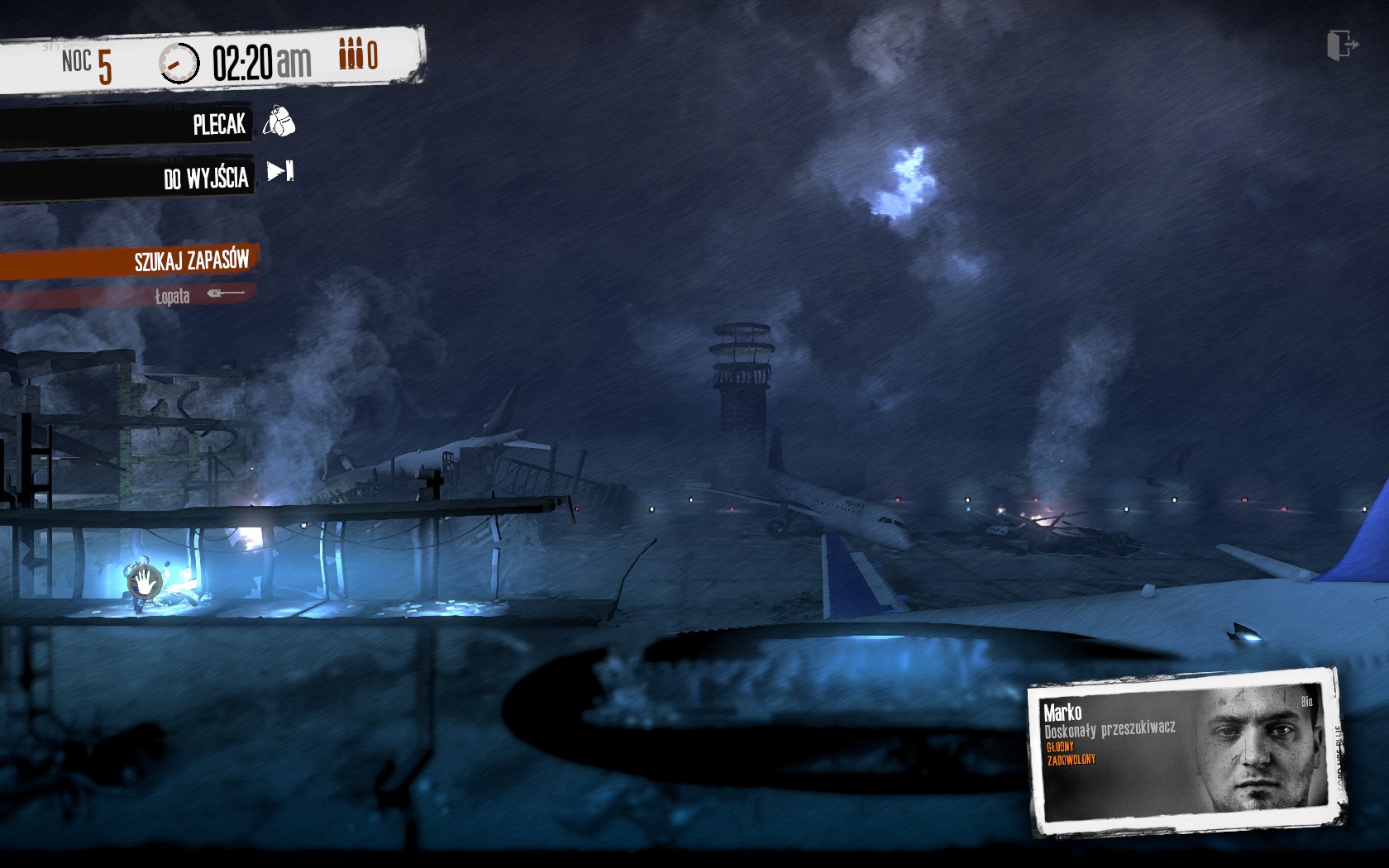Image resolution: width=1389 pixels, height=868 pixels.
Task: Open Marko's Bio
Action: 1306,702
